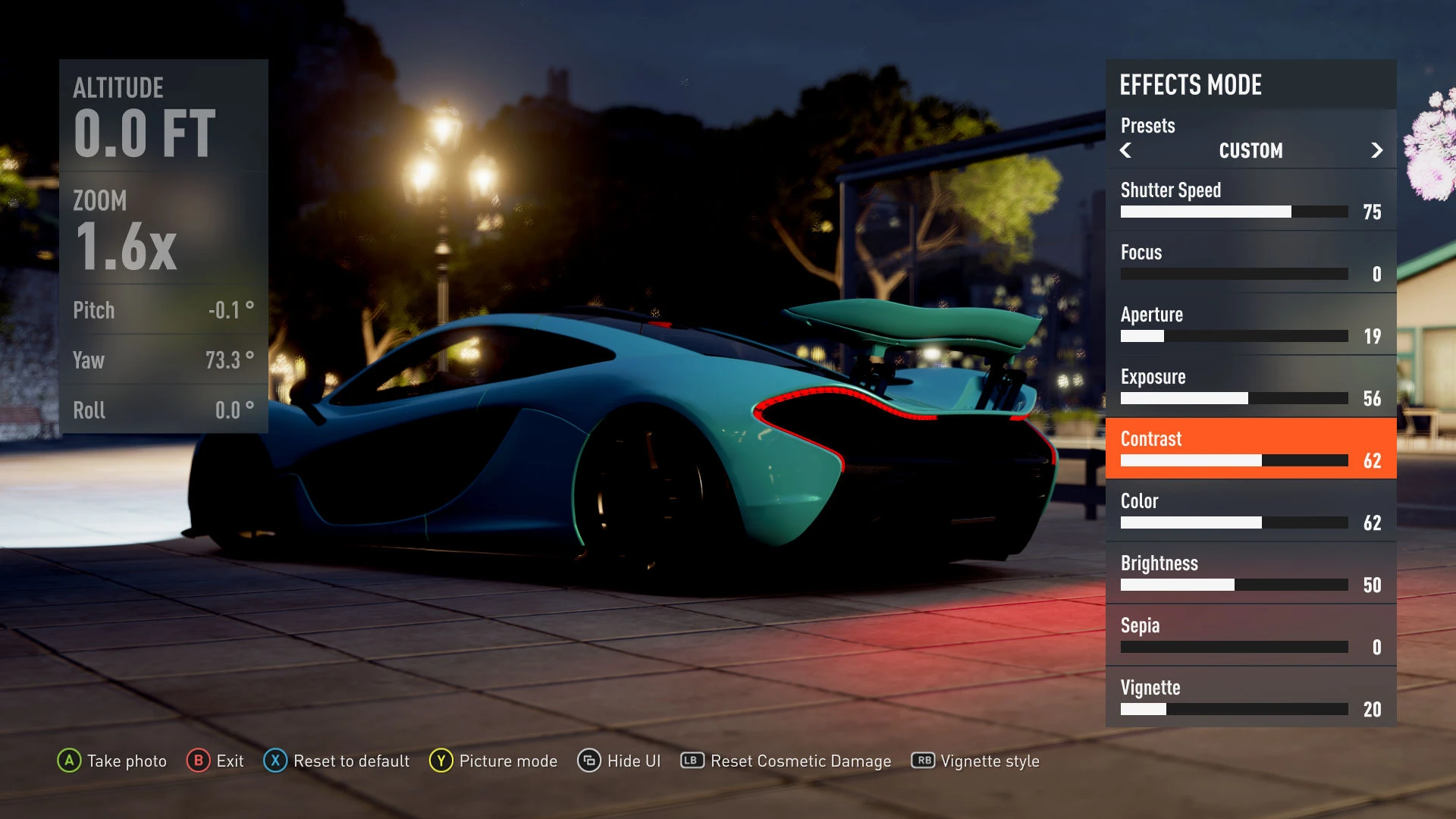This screenshot has width=1456, height=819.
Task: Modify the Brightness slider
Action: point(1234,585)
